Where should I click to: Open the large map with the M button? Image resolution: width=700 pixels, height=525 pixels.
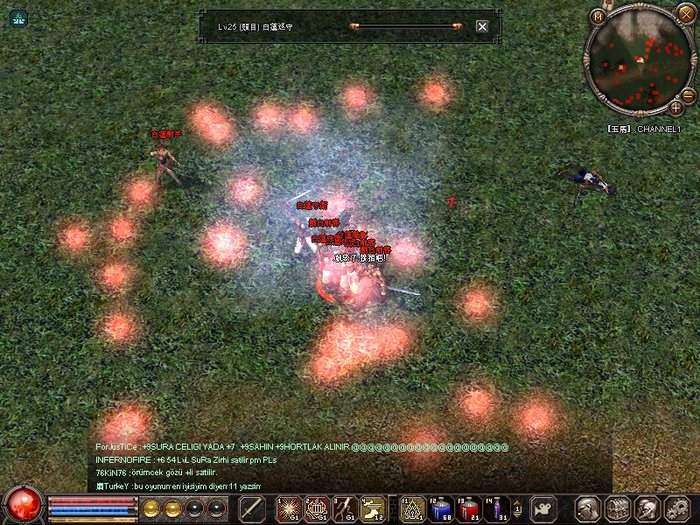point(598,16)
